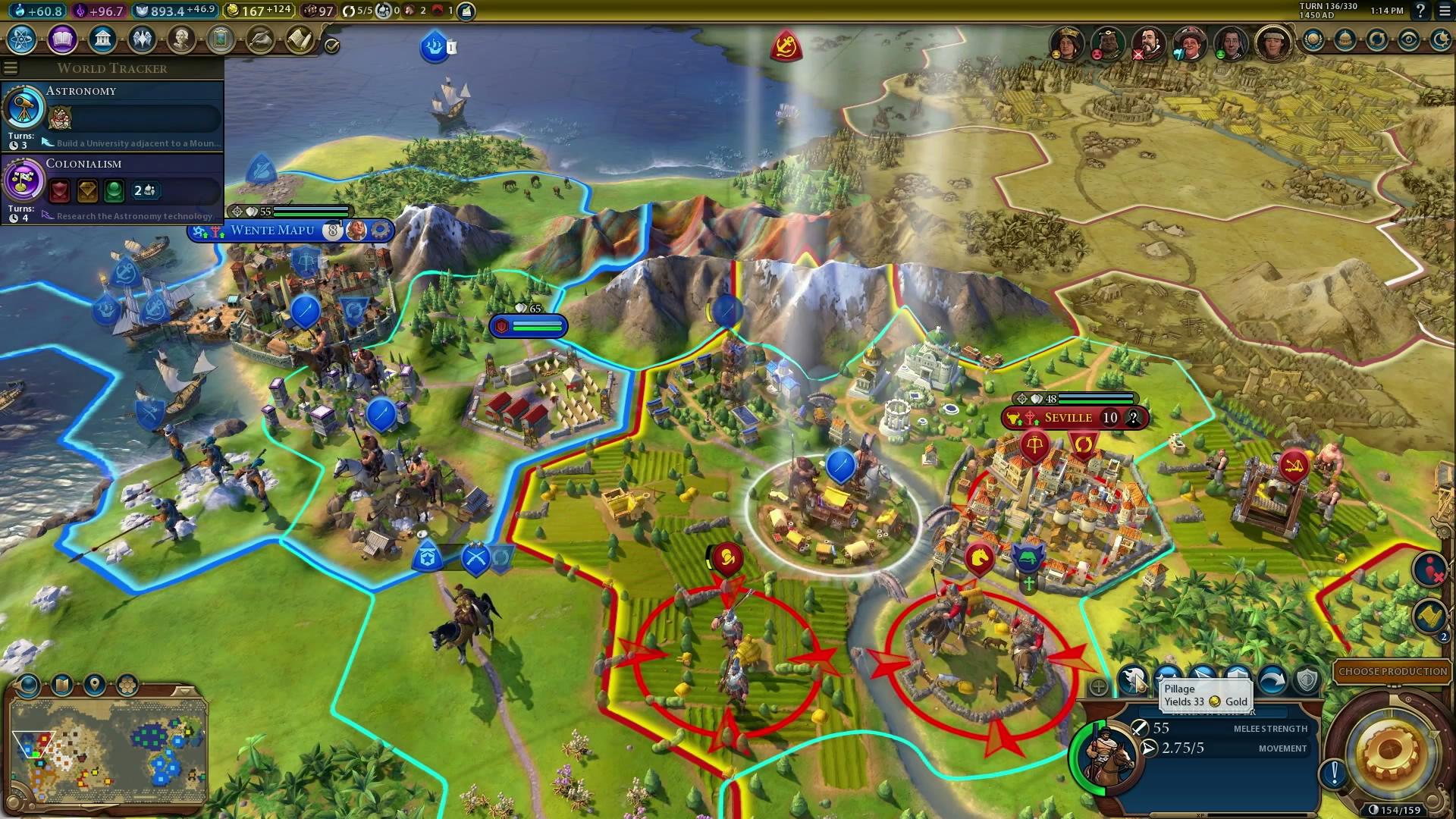Click the minimap

pos(108,751)
